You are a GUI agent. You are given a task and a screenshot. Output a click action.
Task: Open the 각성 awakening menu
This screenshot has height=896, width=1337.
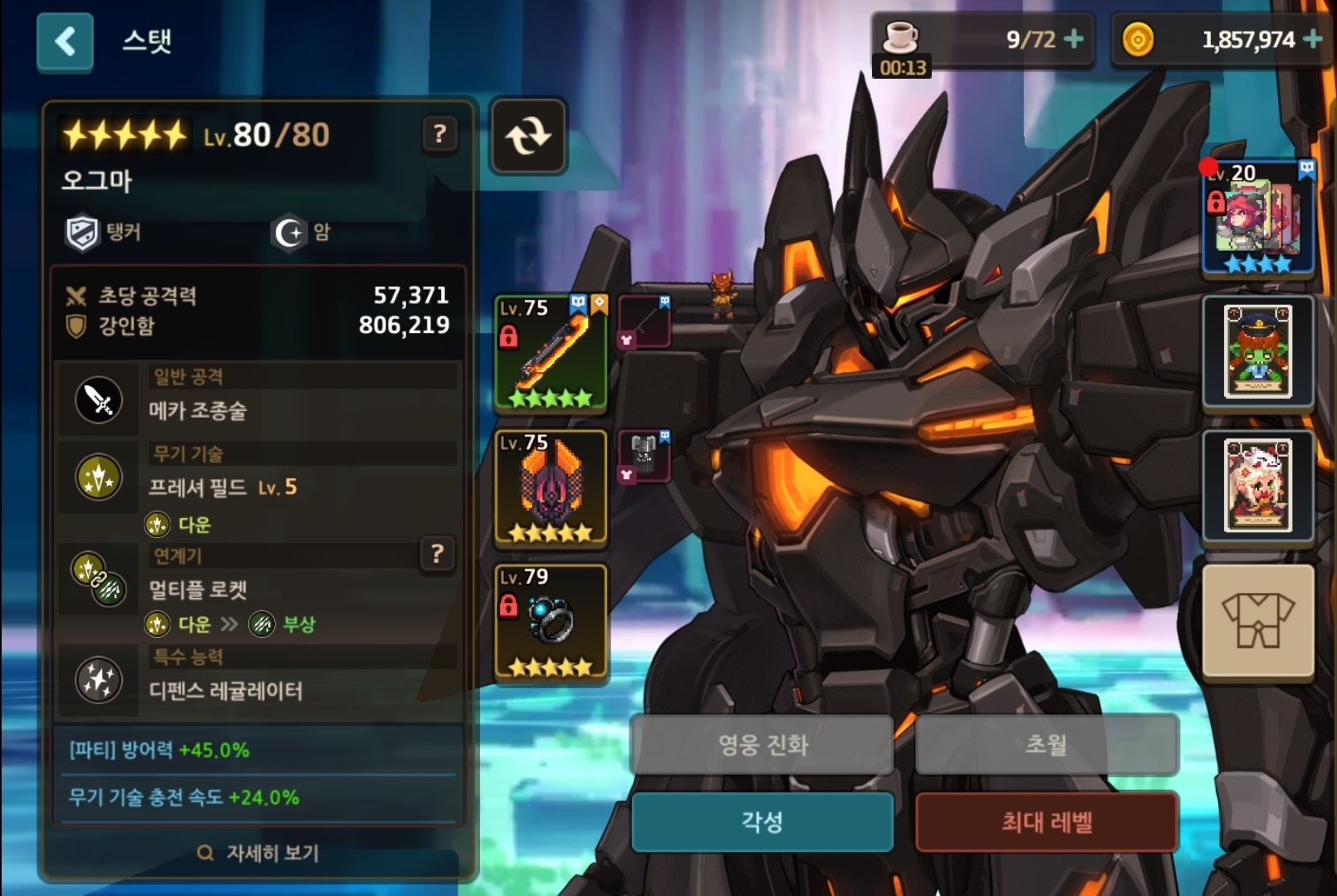click(762, 822)
